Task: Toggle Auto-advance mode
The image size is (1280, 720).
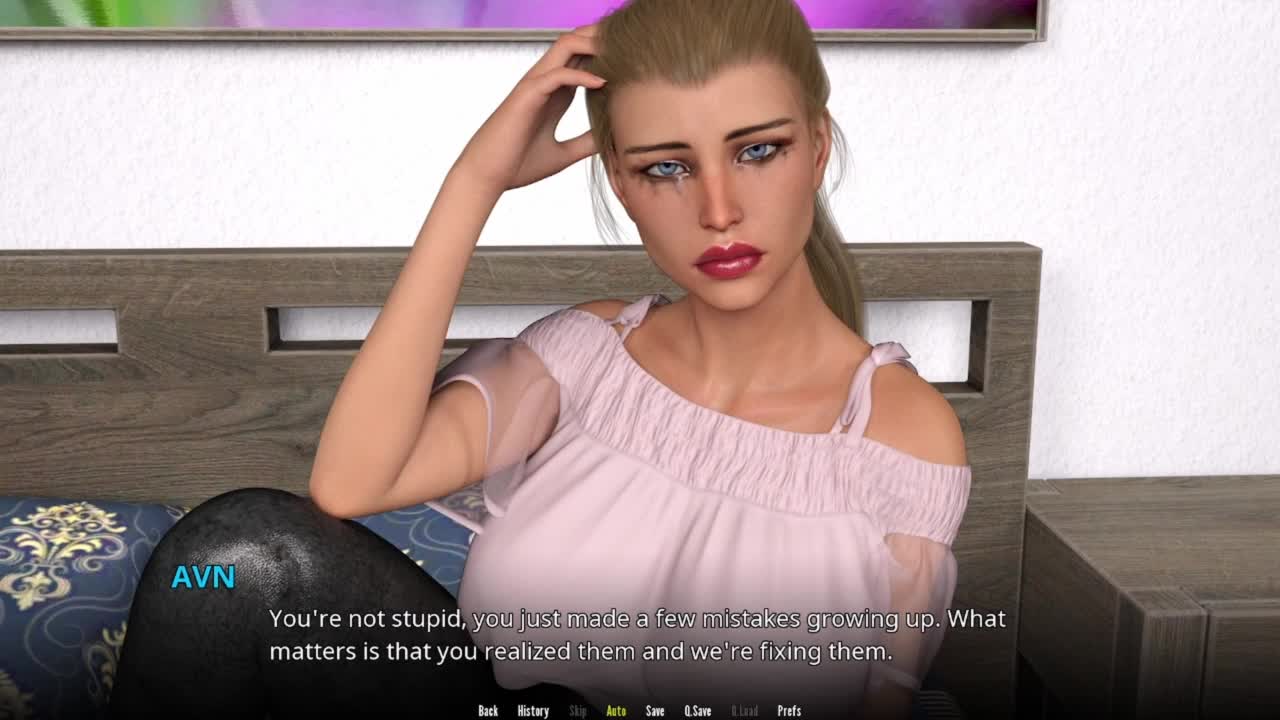Action: point(616,711)
